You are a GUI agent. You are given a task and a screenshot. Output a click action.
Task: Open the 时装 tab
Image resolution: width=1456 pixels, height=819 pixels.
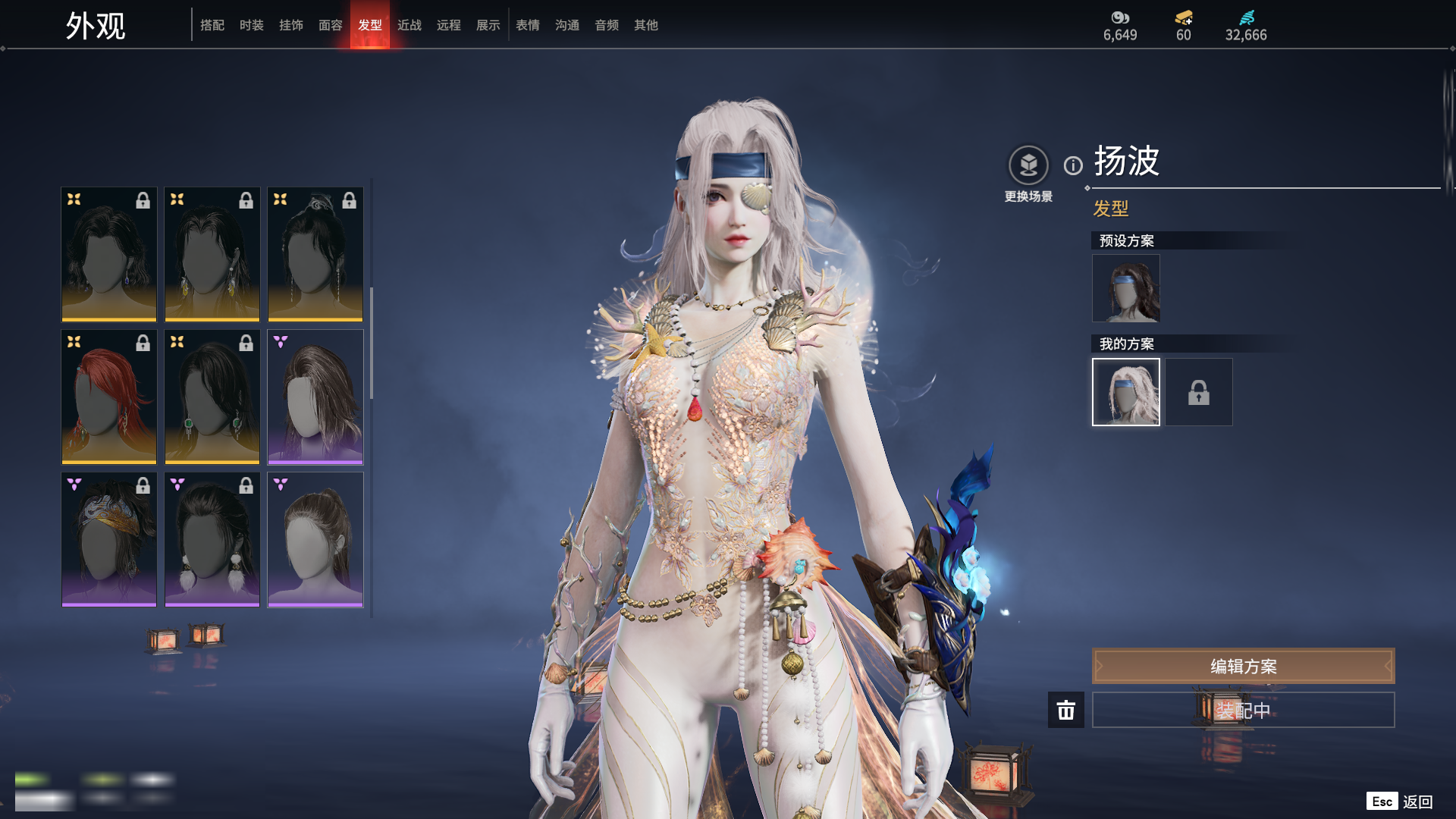pos(252,25)
